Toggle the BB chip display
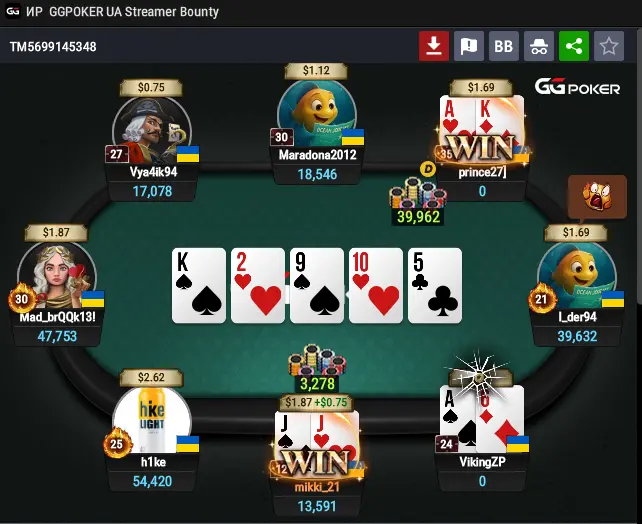 (504, 46)
